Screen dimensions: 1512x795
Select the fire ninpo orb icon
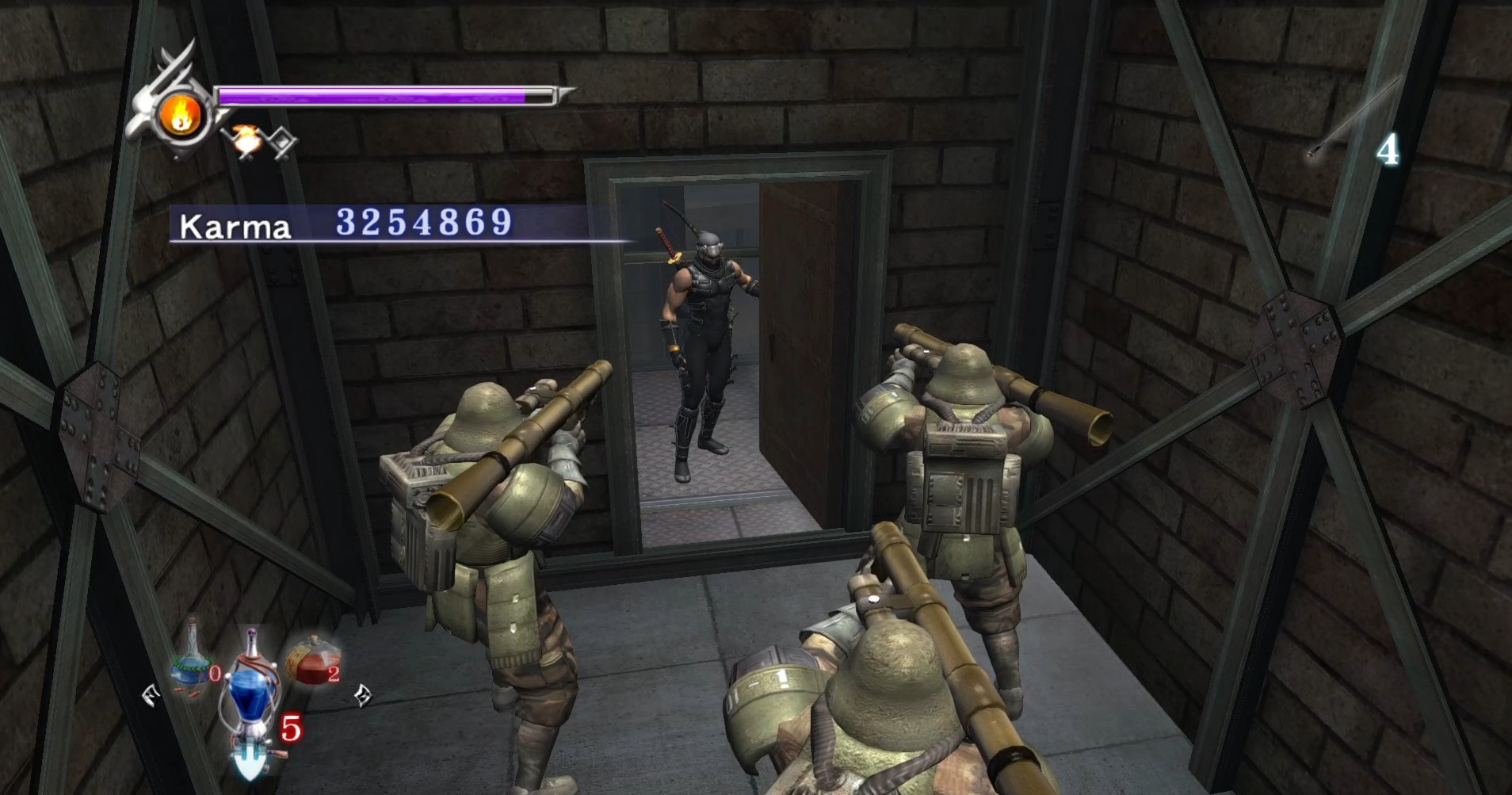point(180,117)
